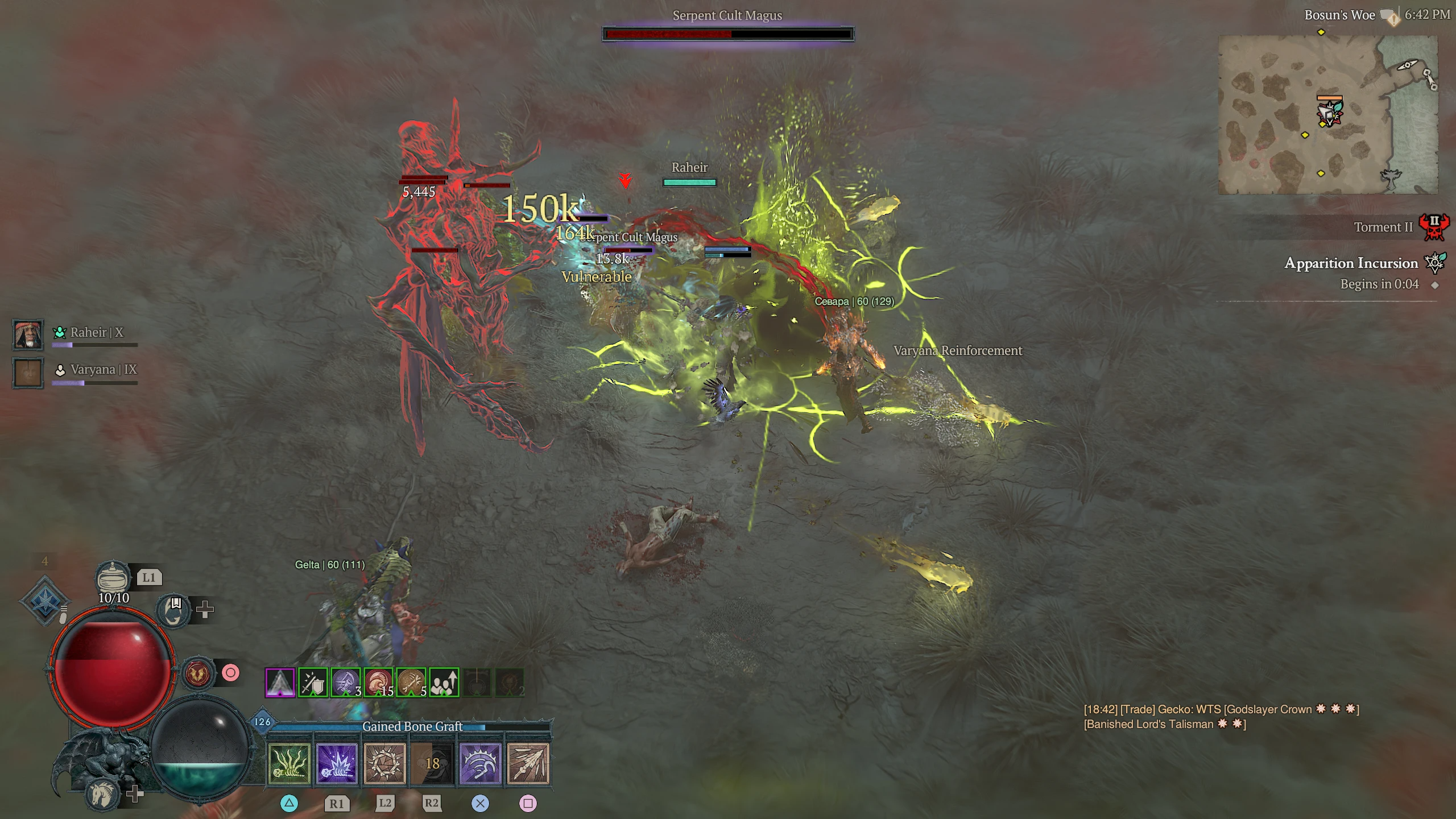Click the red bat-wing evade icon
Screen dimensions: 1456x819
click(197, 673)
